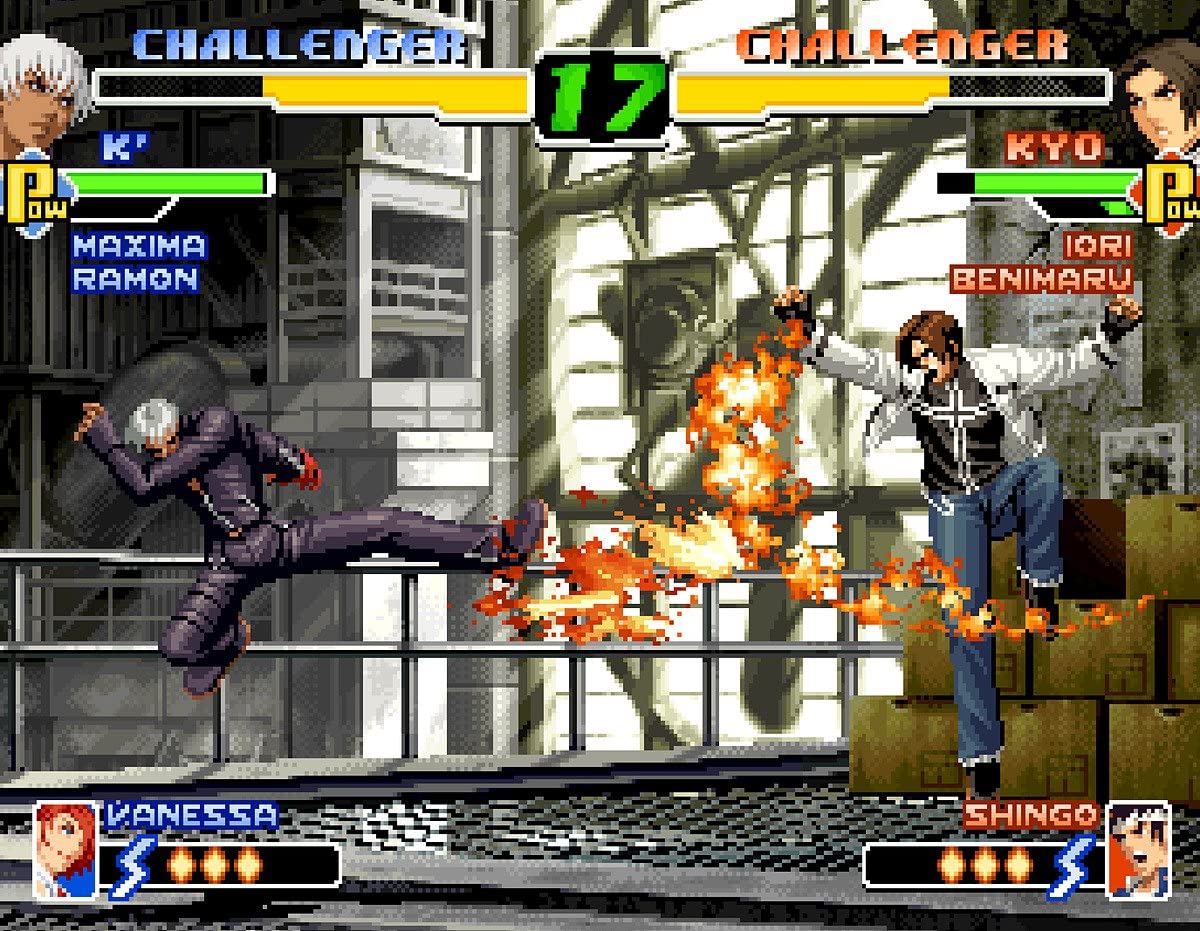The height and width of the screenshot is (931, 1200).
Task: Activate Shingo's lightning bolt striker icon
Action: click(1074, 866)
